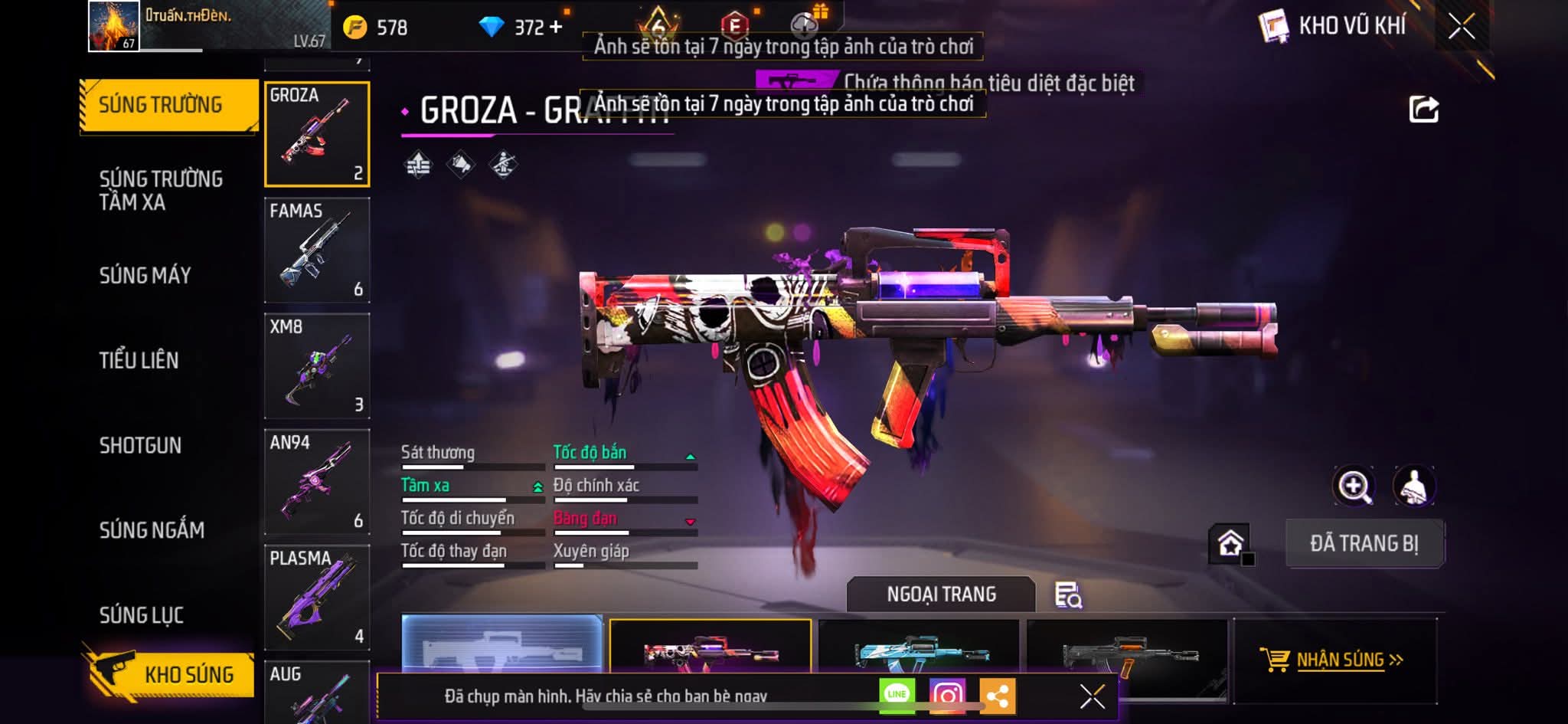Viewport: 1568px width, 724px height.
Task: Share screenshot to Instagram
Action: point(947,695)
